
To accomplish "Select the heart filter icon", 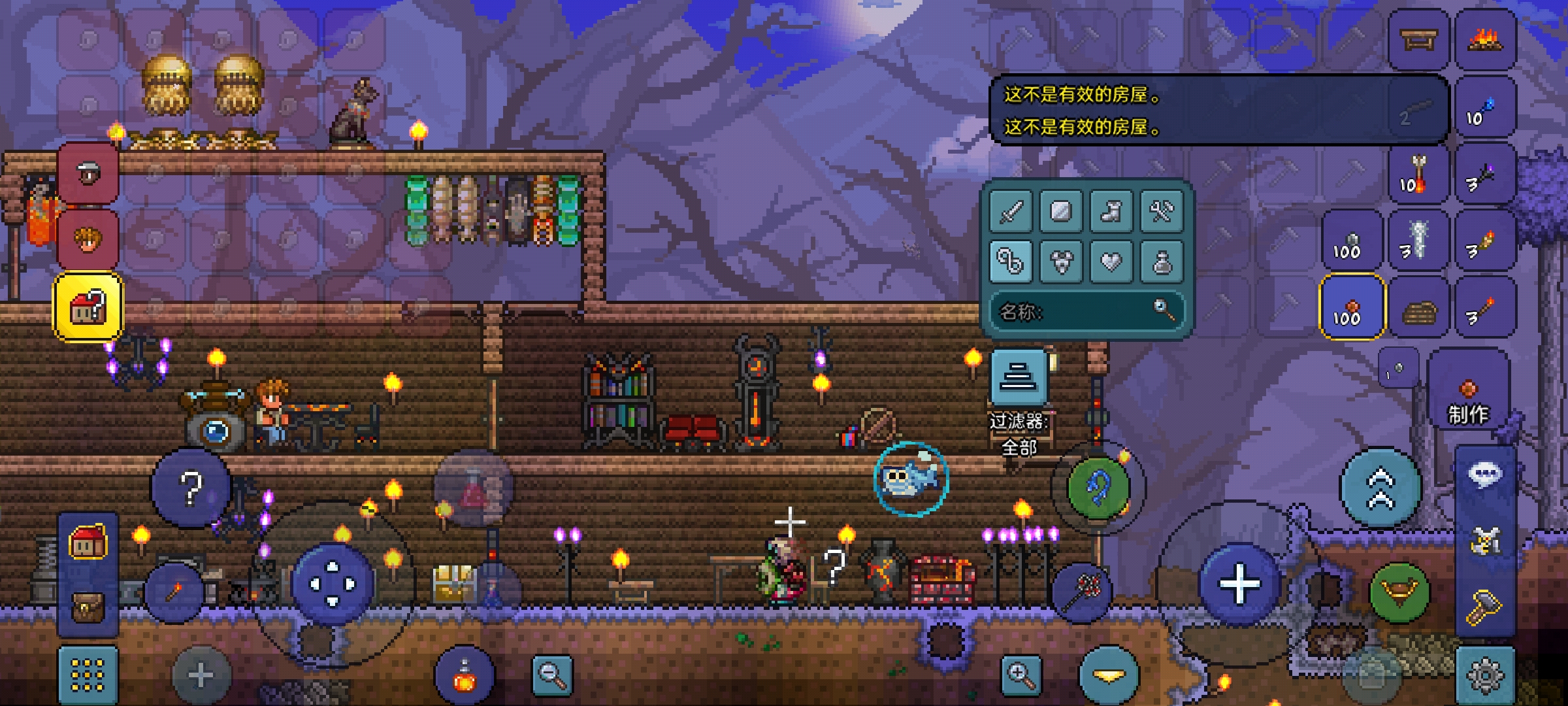I will tap(1111, 262).
